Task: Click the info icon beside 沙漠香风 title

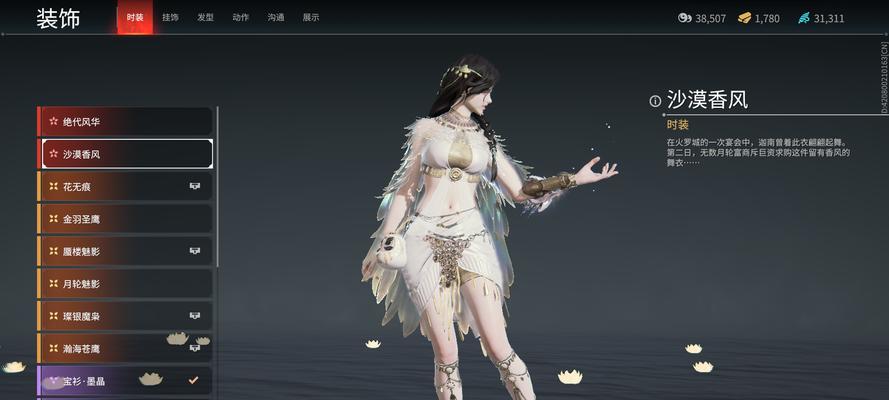Action: [655, 101]
